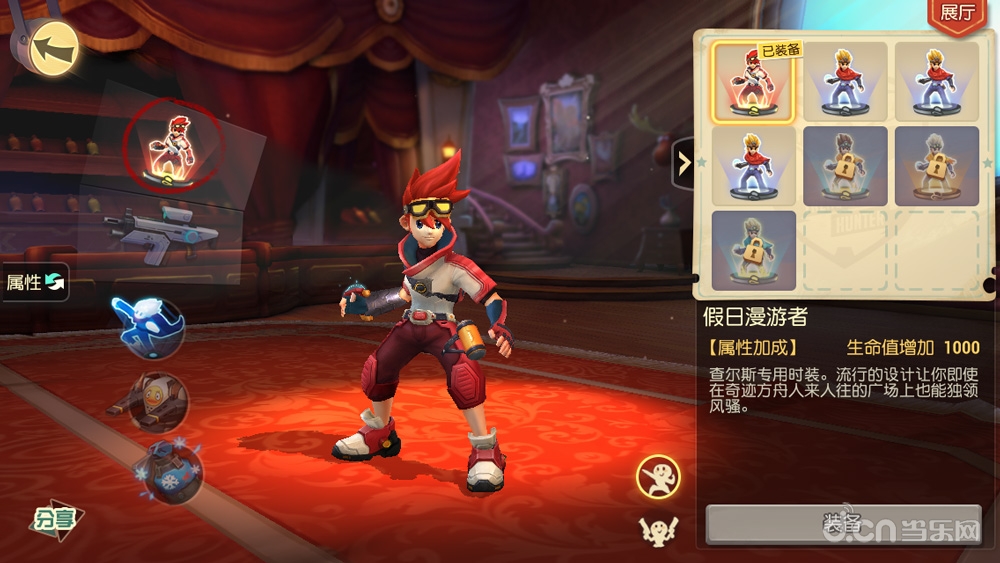Collapse the costume panel with the arrow
This screenshot has height=563, width=1000.
point(684,161)
